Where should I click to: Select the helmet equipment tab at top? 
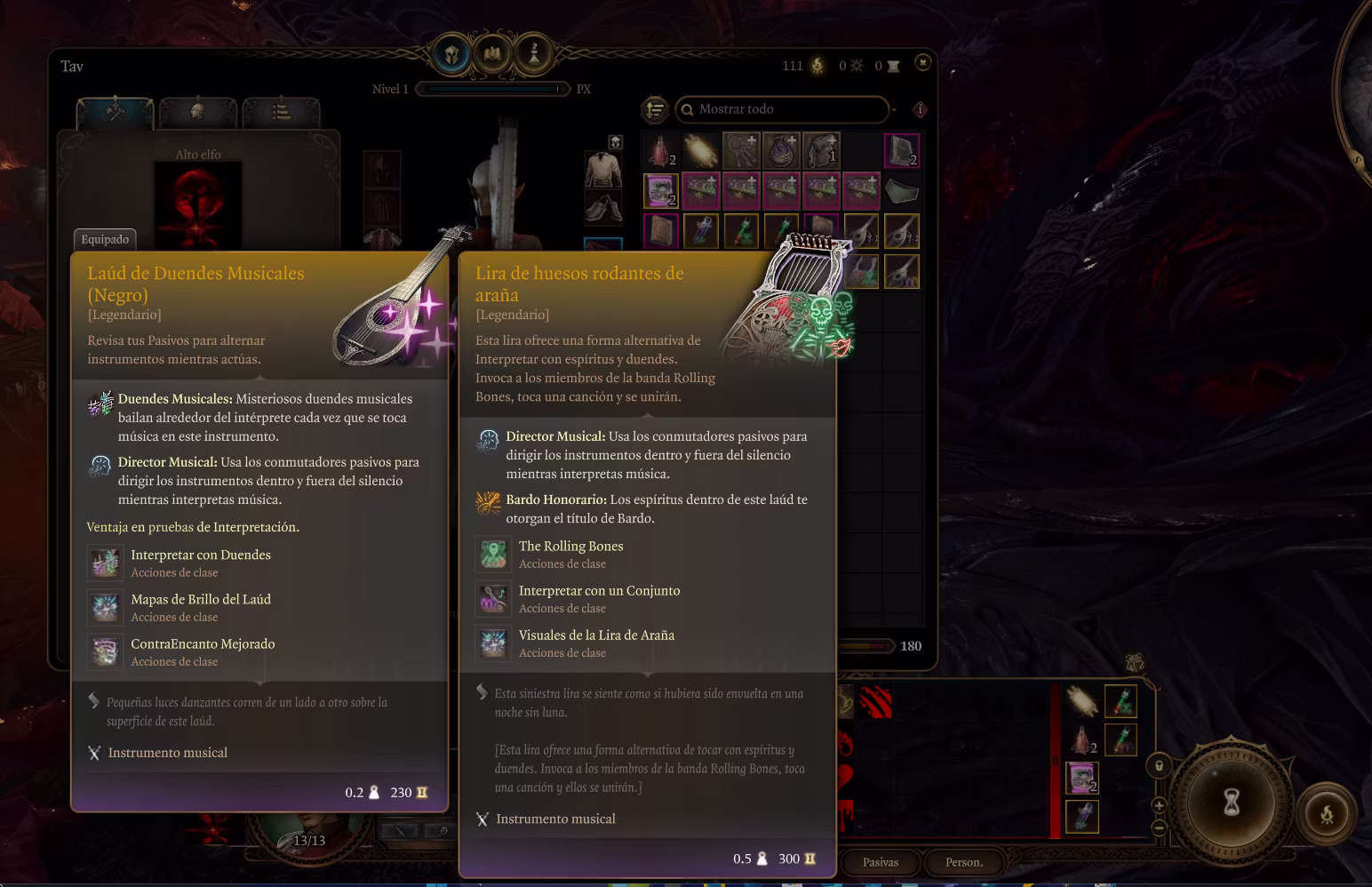click(451, 55)
